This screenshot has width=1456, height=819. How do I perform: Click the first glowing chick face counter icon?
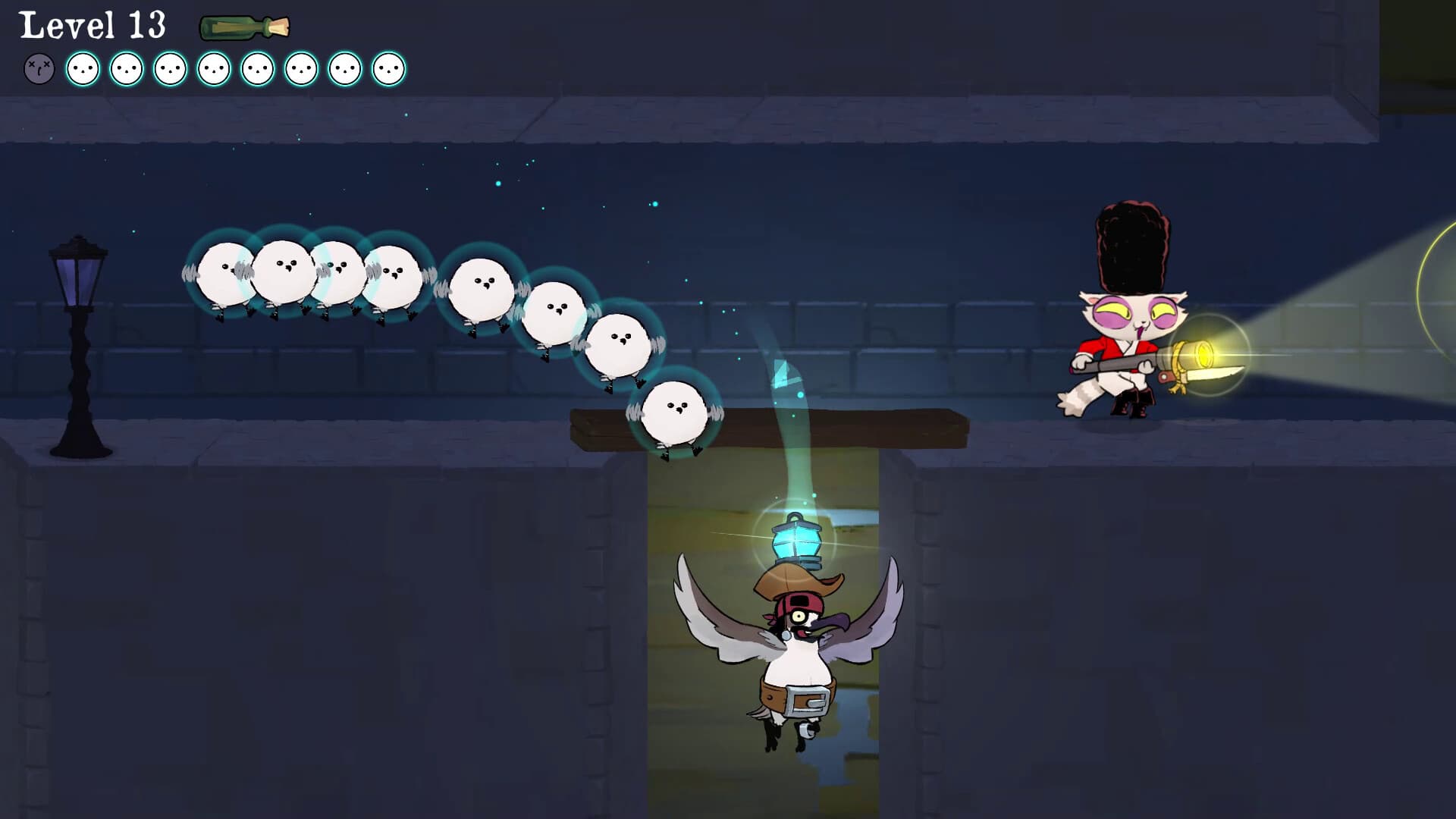click(x=83, y=71)
